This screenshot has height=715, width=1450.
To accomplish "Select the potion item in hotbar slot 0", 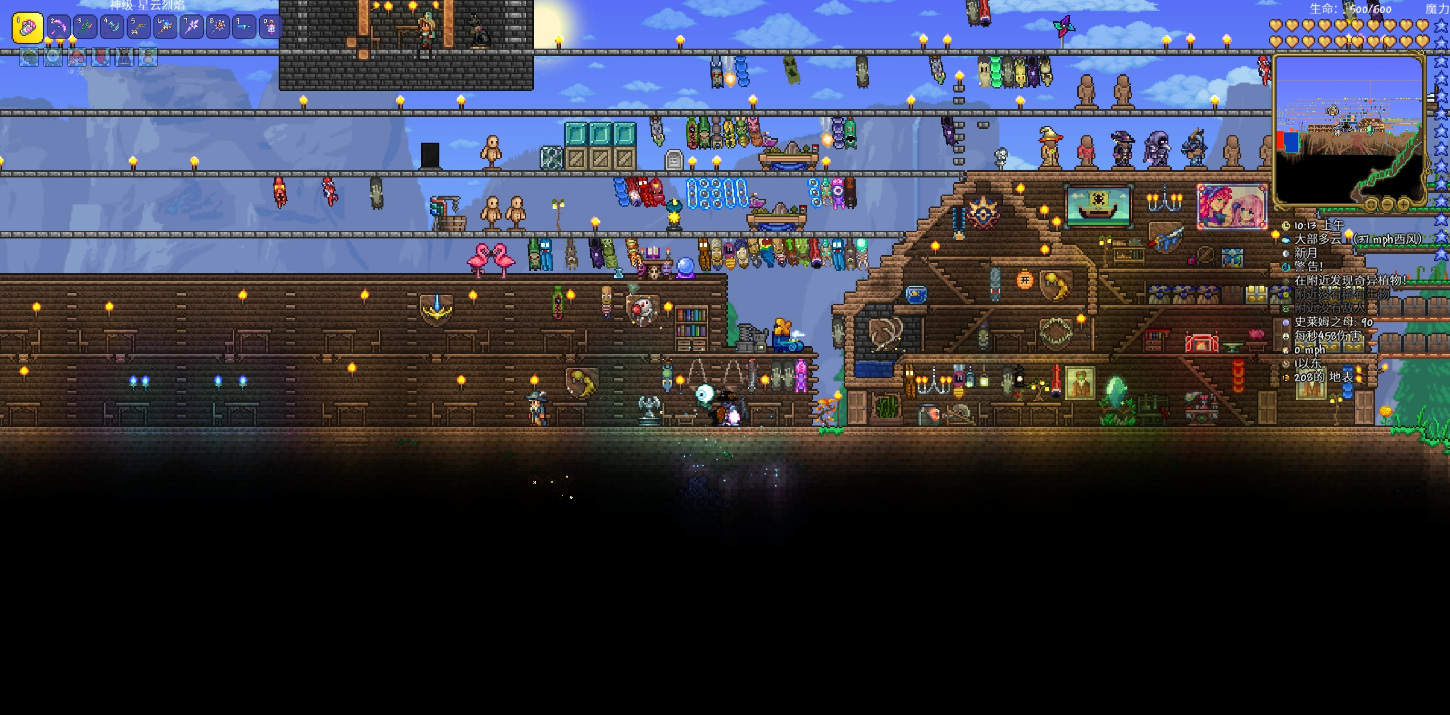I will (x=271, y=26).
